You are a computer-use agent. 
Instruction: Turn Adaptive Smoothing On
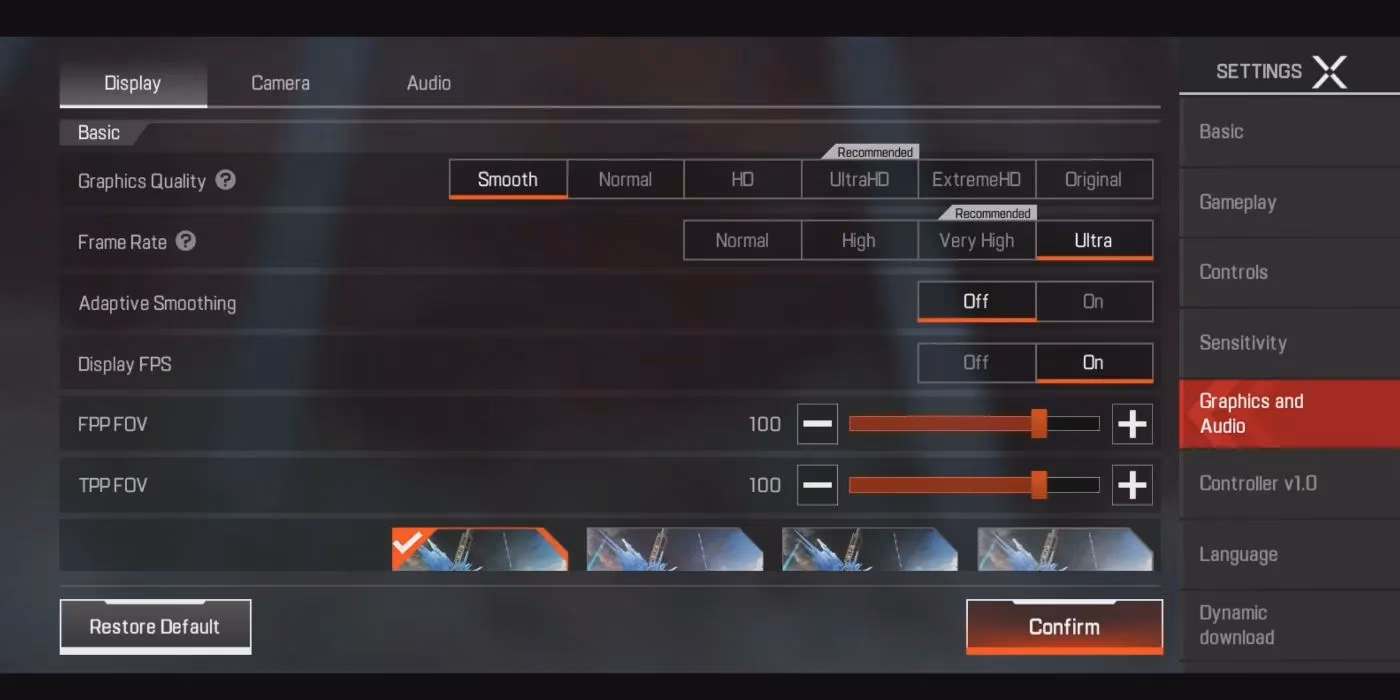tap(1093, 302)
